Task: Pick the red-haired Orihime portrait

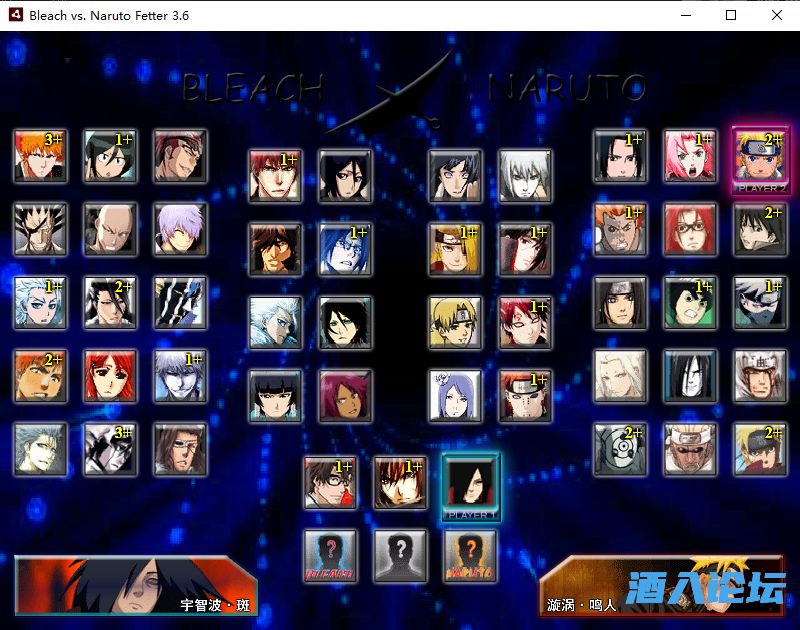Action: click(110, 375)
